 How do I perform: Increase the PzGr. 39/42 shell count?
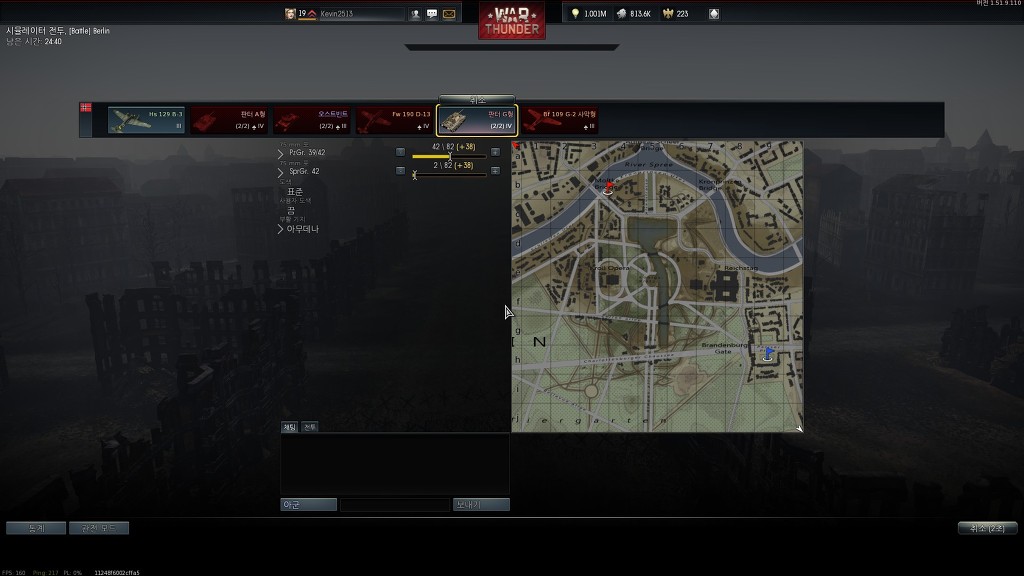point(494,152)
